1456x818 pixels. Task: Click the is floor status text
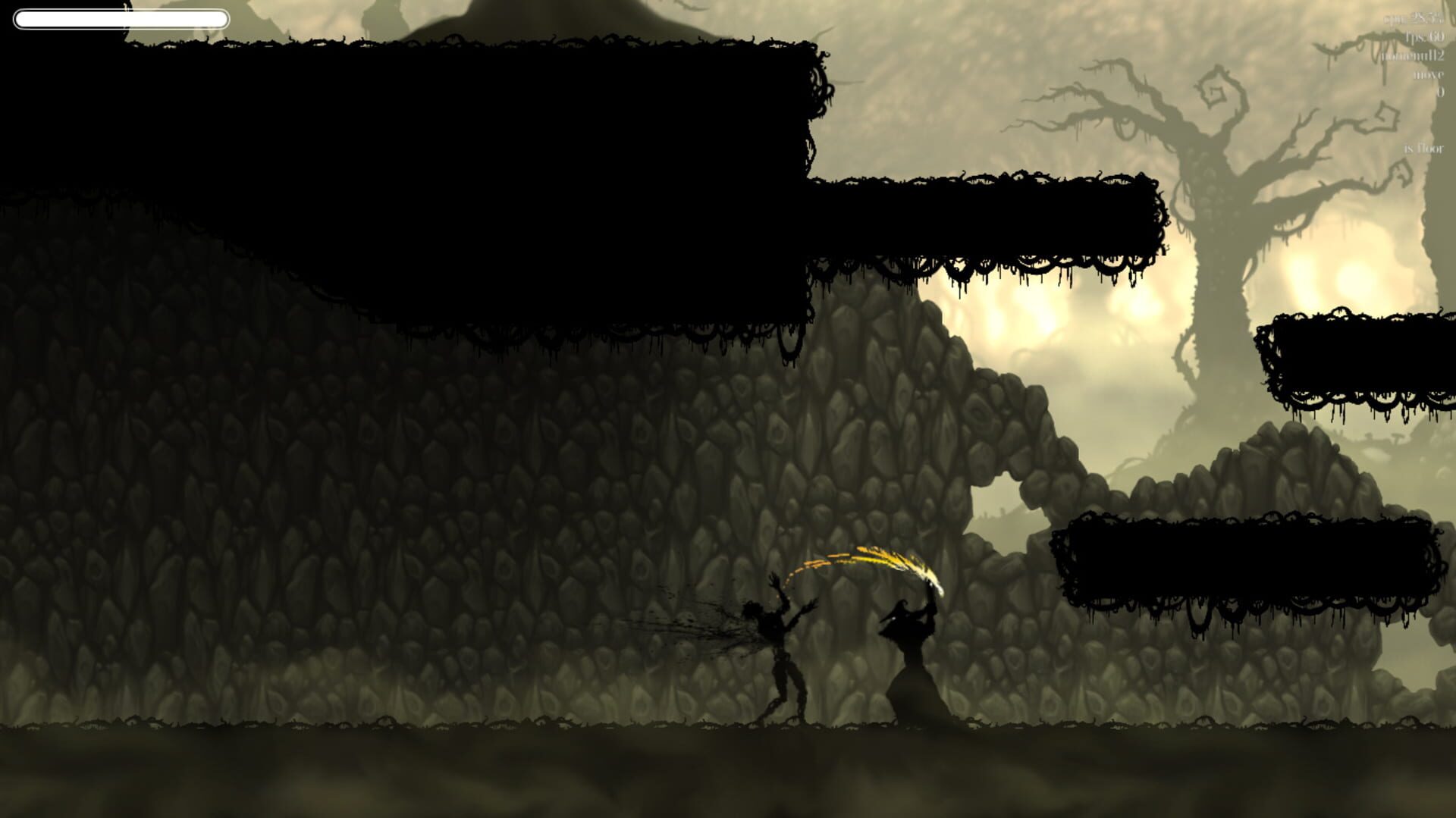tap(1423, 149)
